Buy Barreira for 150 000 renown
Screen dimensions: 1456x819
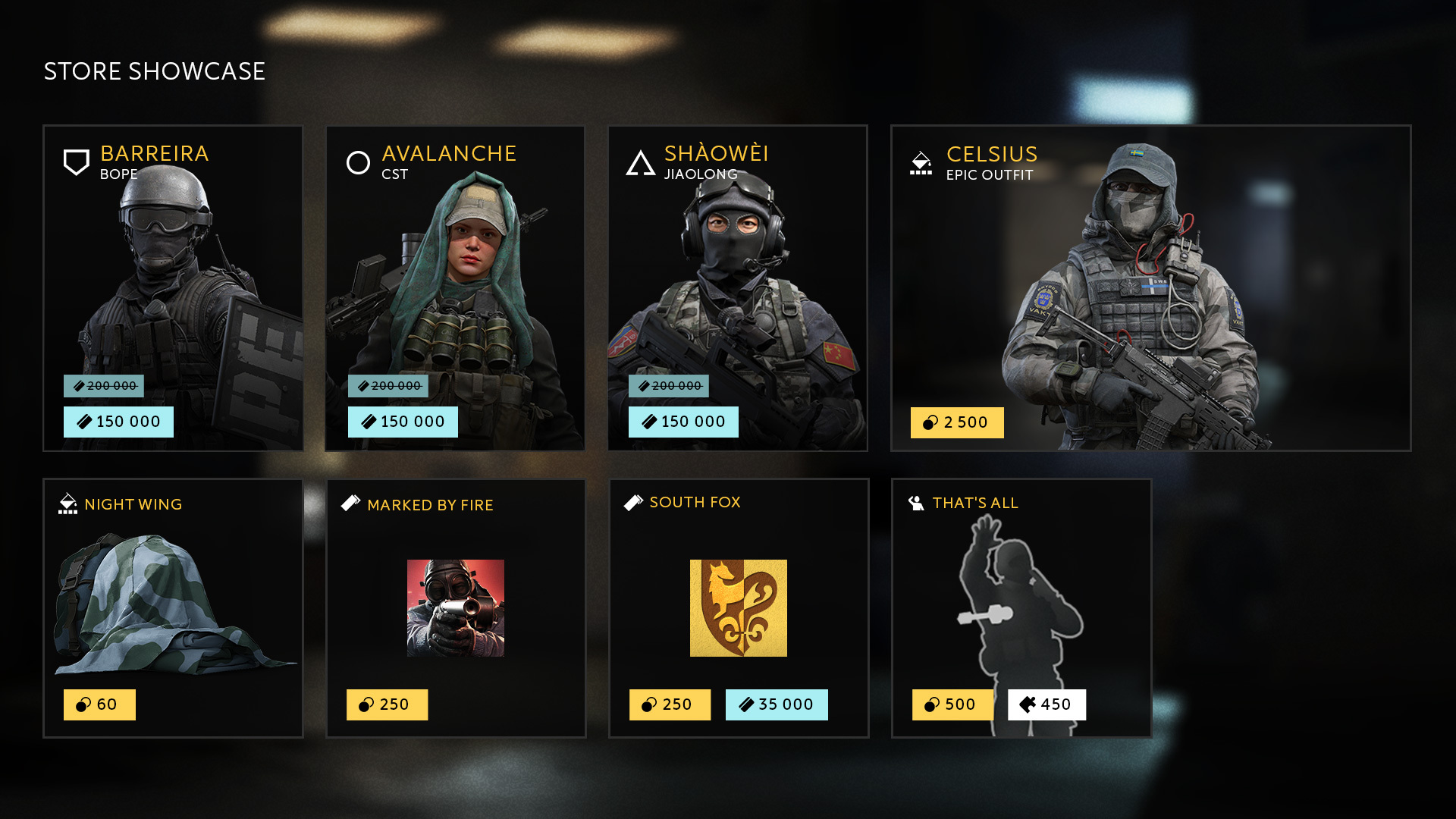tap(118, 422)
